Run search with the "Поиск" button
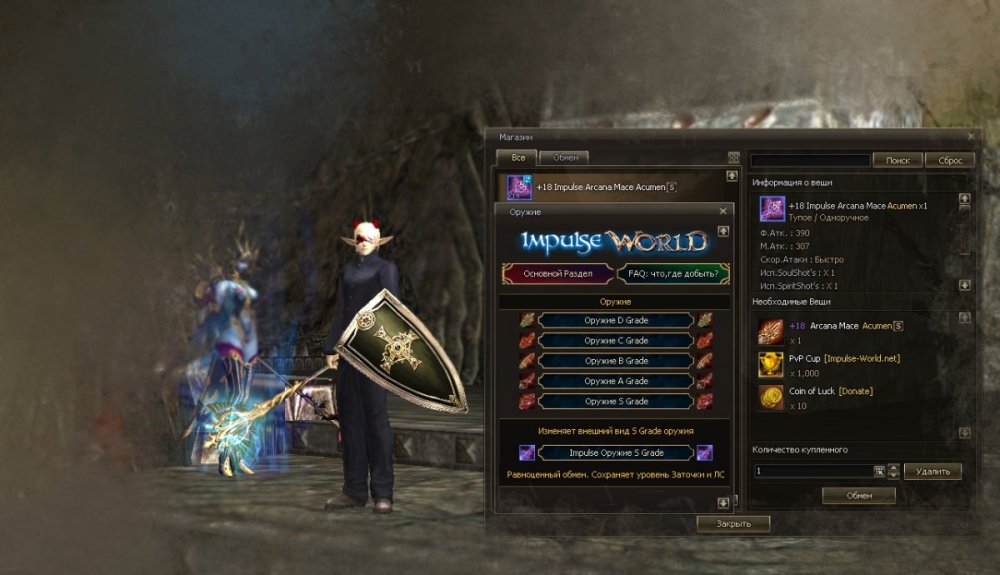The width and height of the screenshot is (1000, 575). (x=897, y=160)
